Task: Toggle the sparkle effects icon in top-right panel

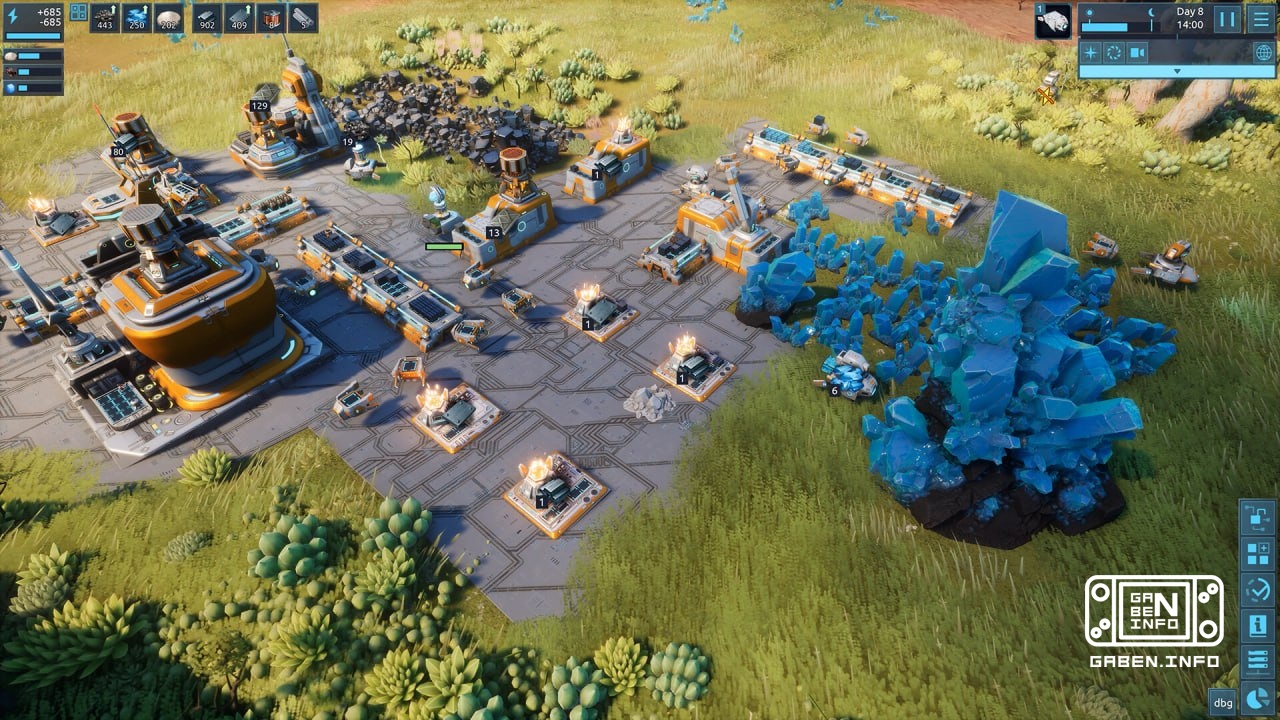Action: pos(1090,51)
